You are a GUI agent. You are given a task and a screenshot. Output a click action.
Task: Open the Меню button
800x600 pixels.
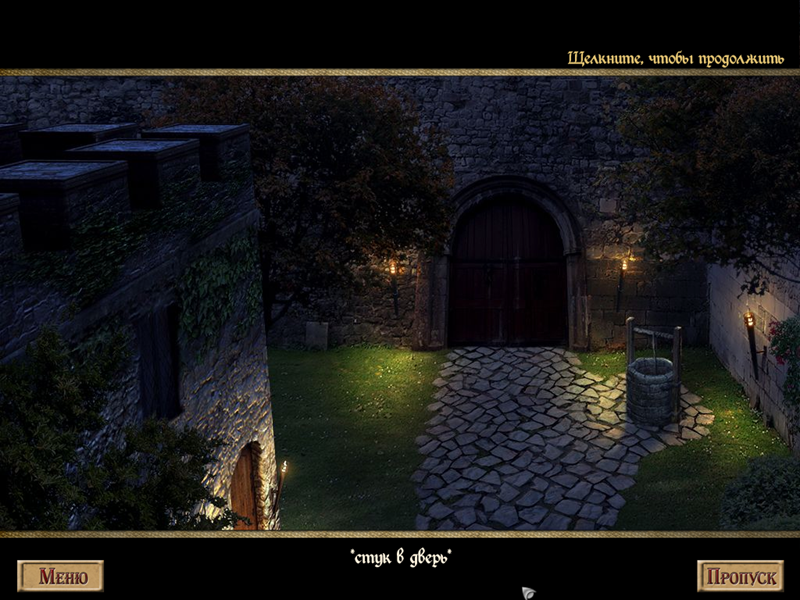(x=61, y=576)
